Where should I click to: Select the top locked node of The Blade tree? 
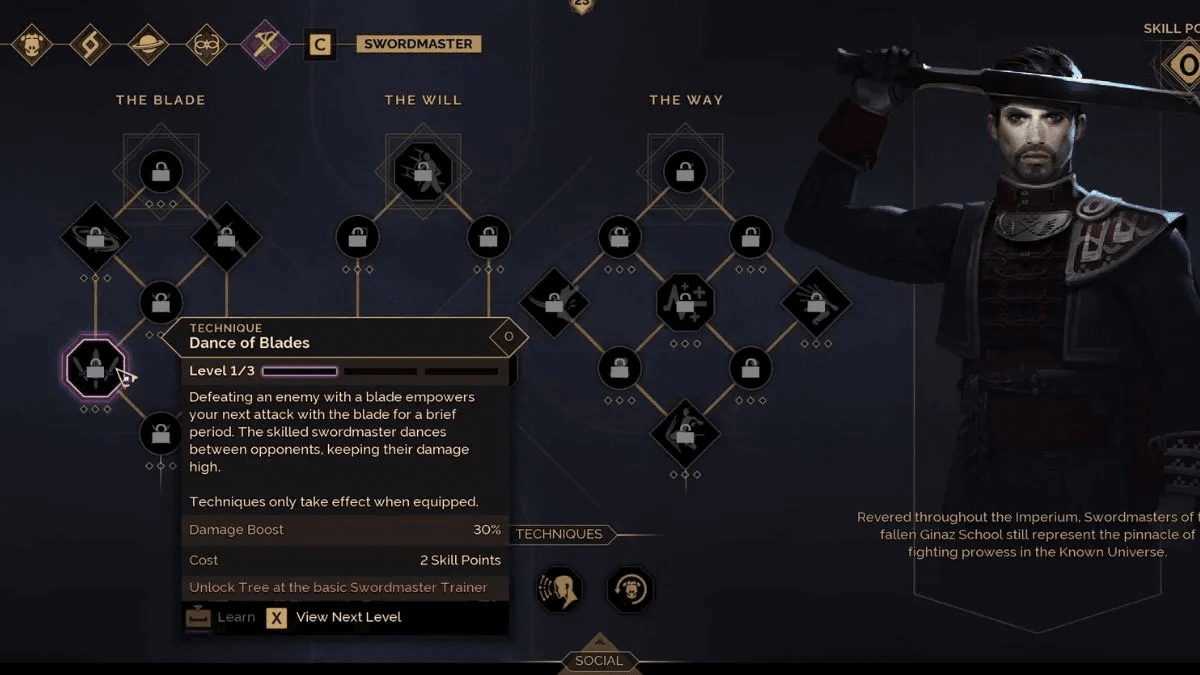click(161, 172)
